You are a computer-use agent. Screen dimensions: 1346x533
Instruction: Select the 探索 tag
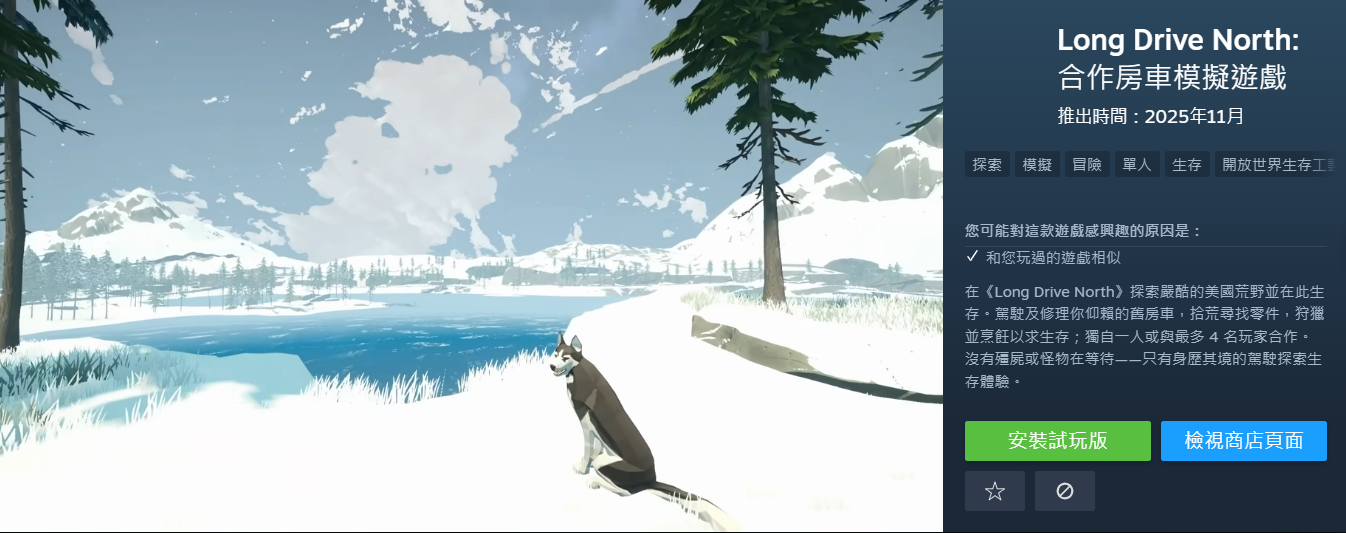coord(987,165)
